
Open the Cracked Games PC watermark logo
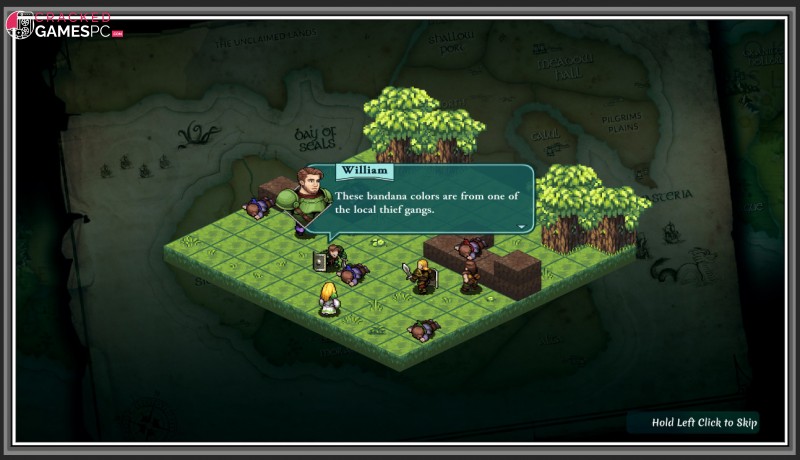[x=64, y=26]
